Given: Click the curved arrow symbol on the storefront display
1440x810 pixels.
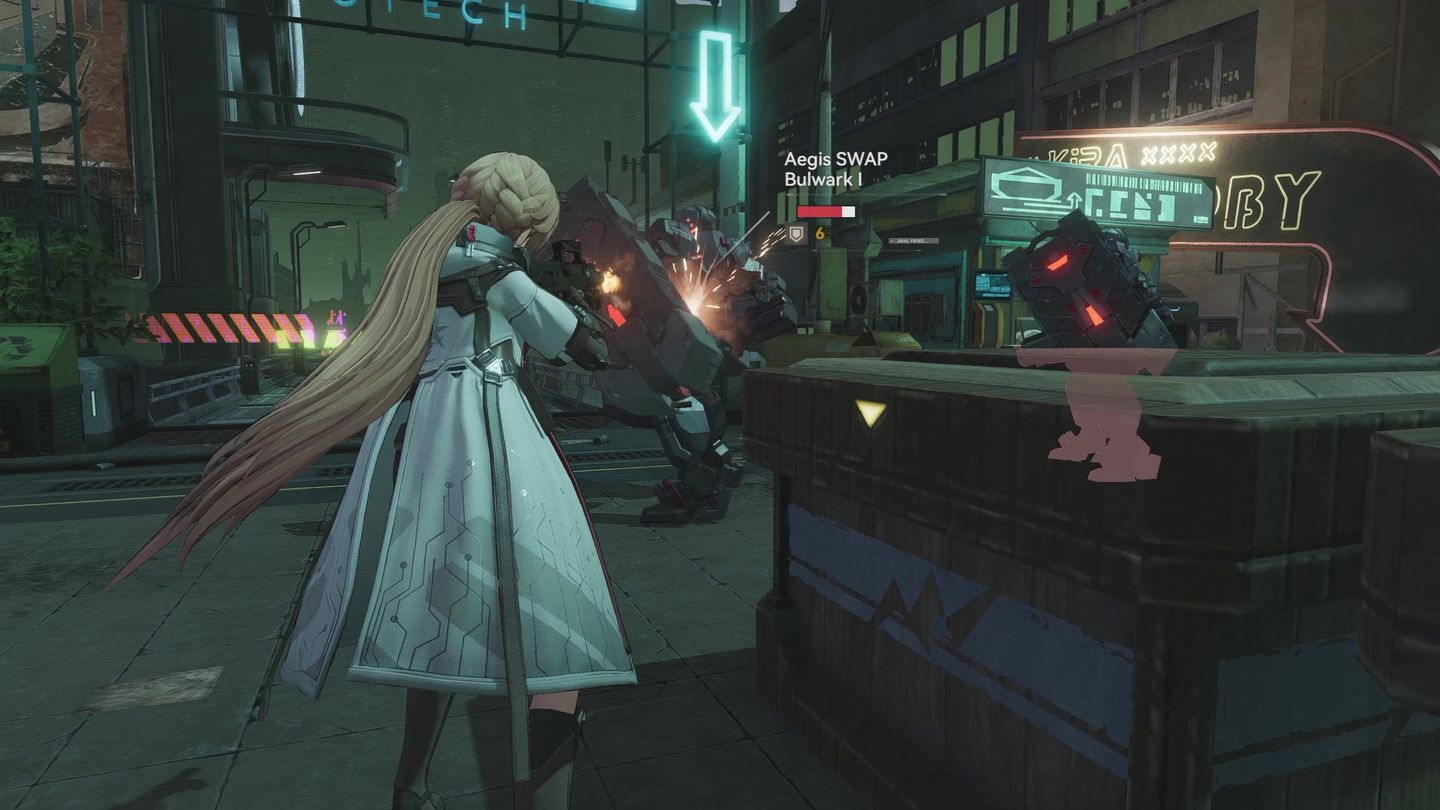Looking at the screenshot, I should tap(1072, 199).
